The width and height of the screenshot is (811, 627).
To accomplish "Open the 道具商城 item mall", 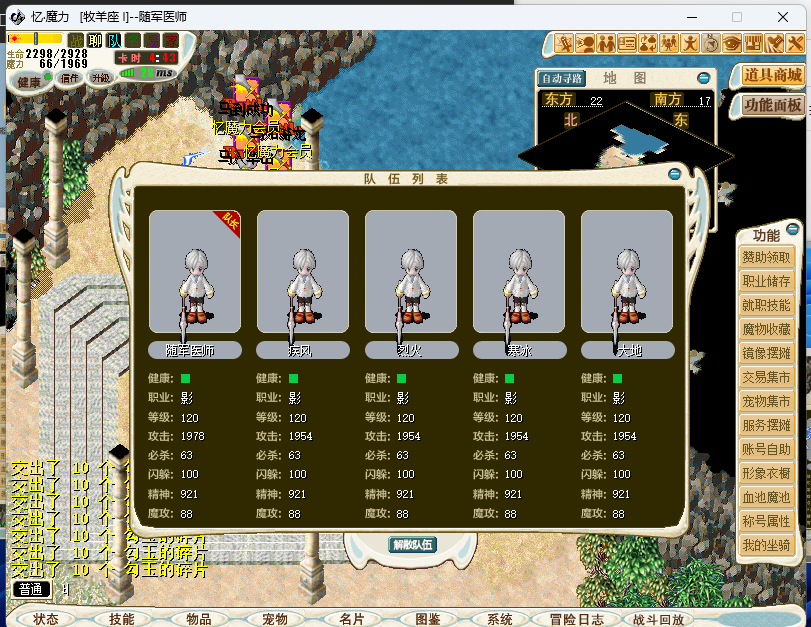I will (x=773, y=76).
